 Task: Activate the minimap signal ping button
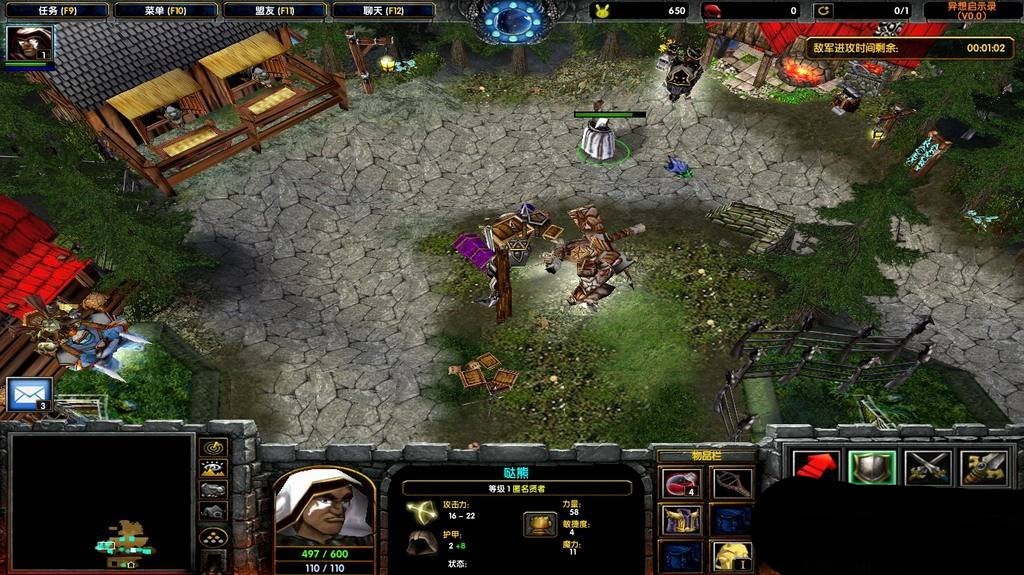coord(214,448)
